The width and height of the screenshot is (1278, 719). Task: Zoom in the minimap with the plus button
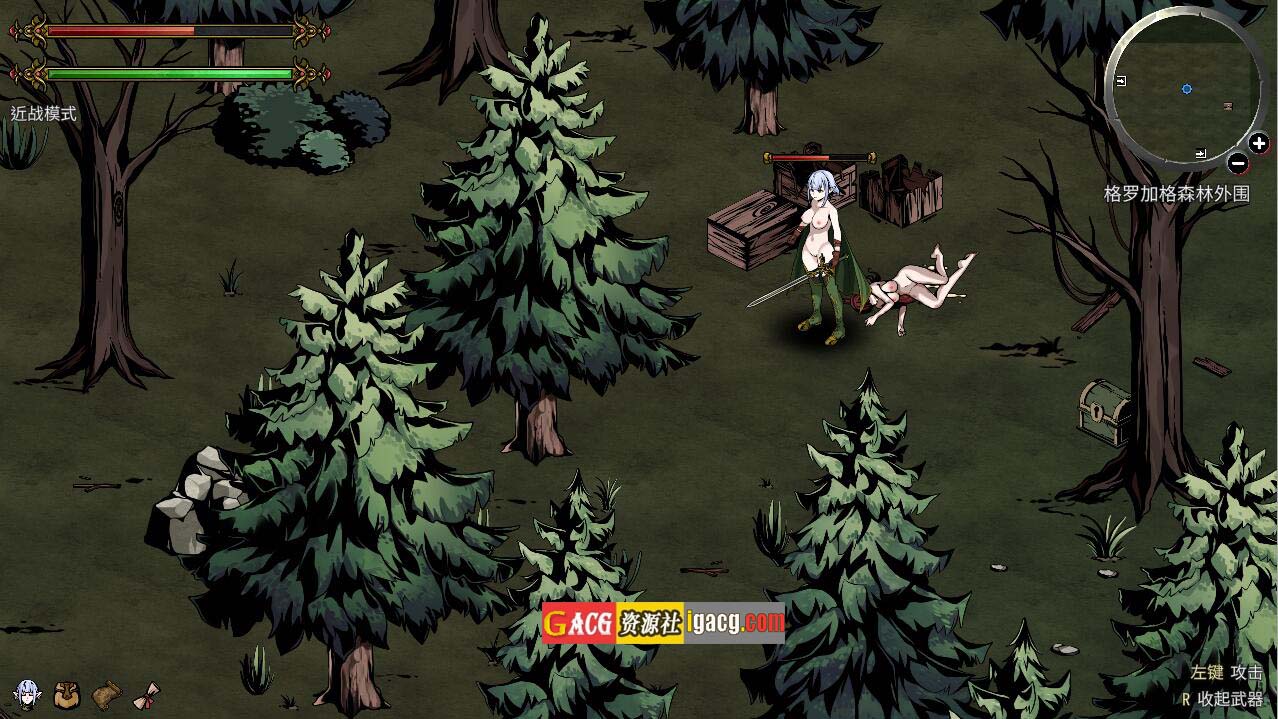click(x=1258, y=144)
